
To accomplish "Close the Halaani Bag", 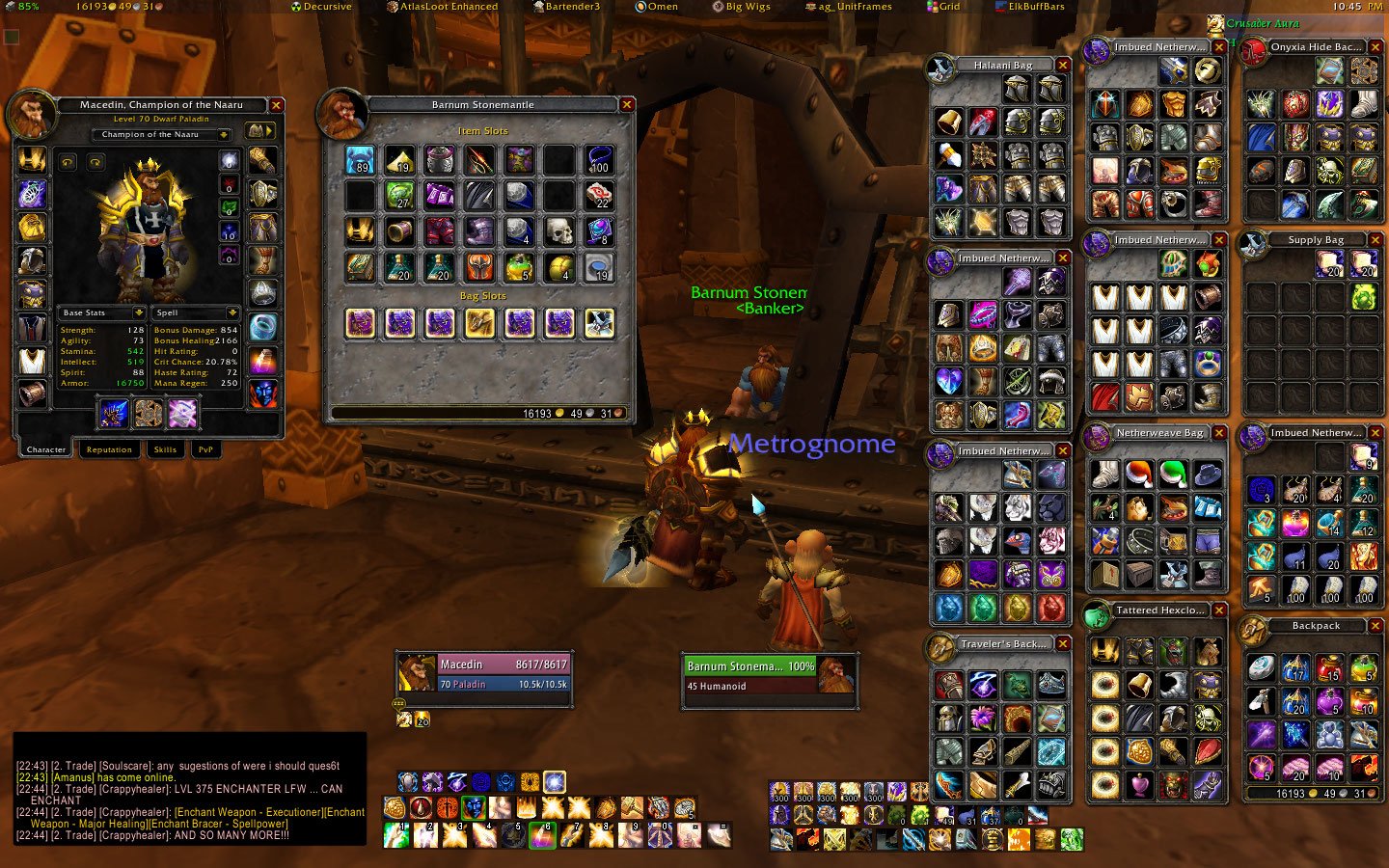I will pos(1063,66).
